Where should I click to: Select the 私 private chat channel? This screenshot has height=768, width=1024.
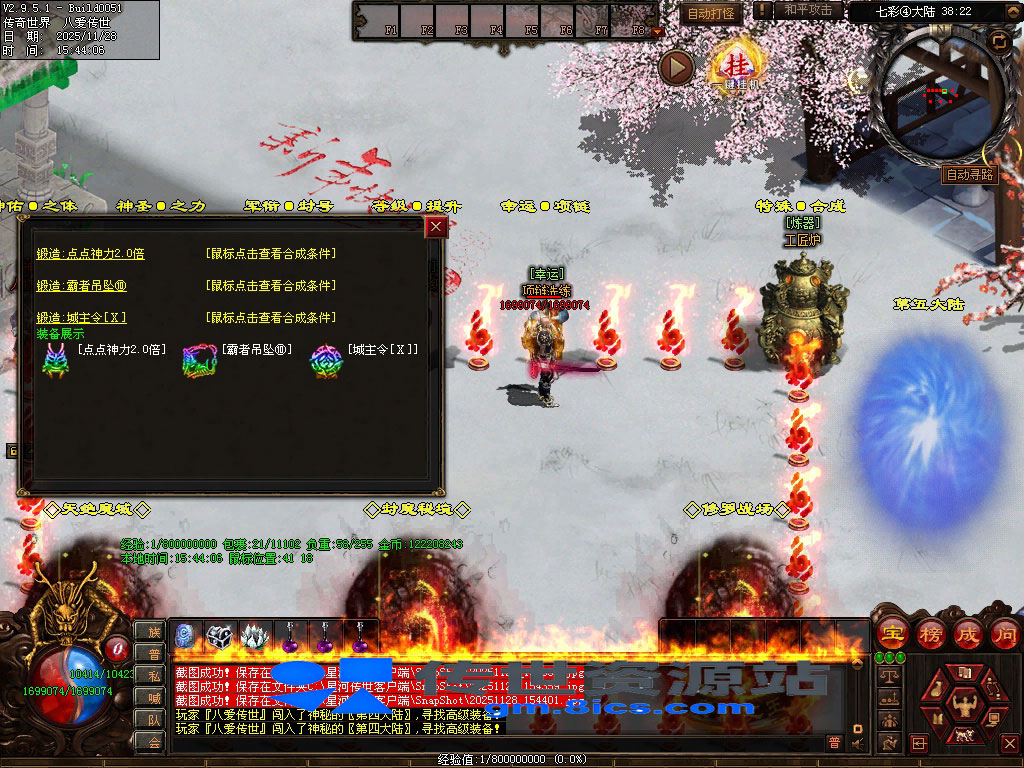153,675
